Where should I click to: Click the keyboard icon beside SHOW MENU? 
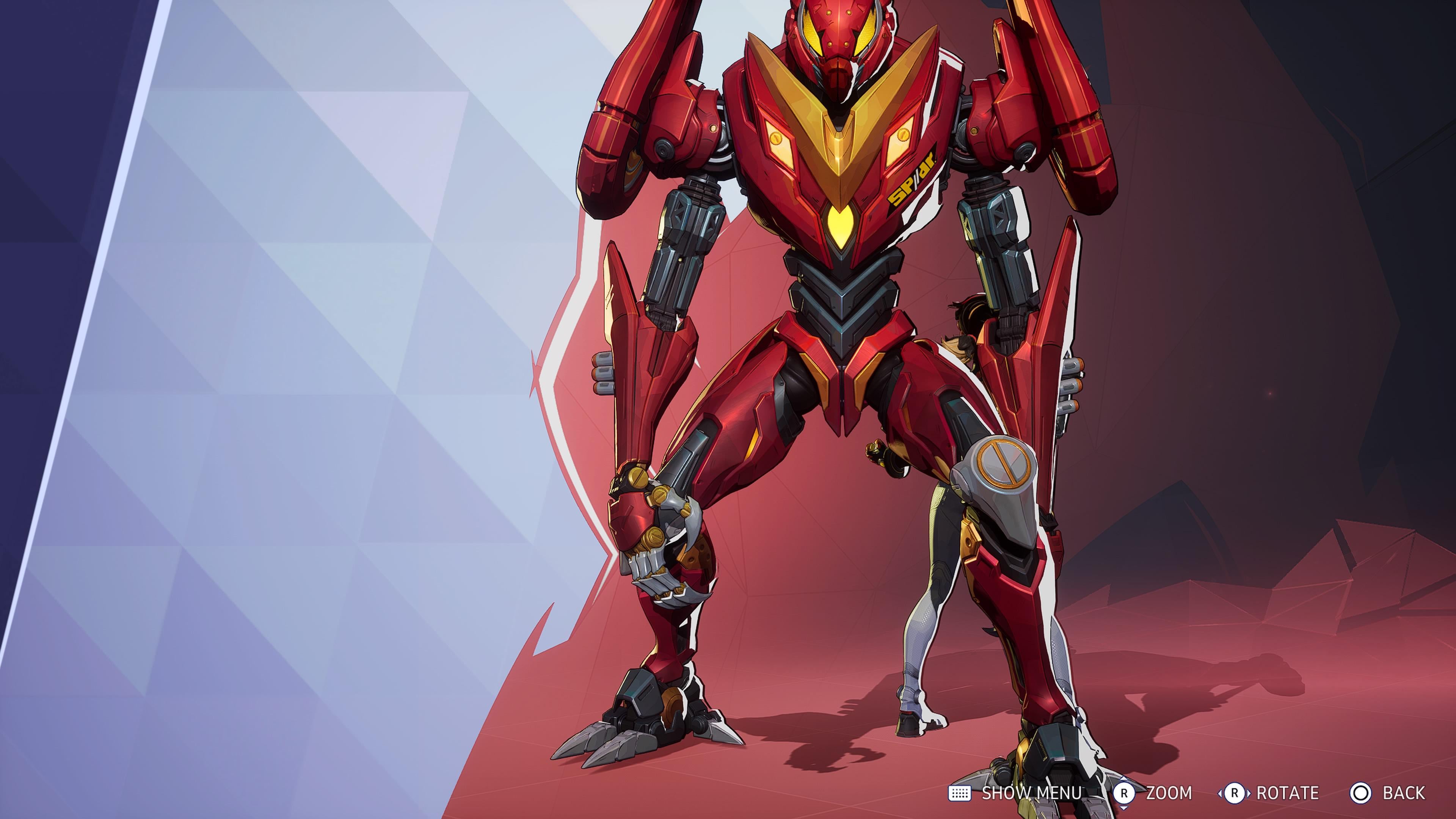click(x=960, y=794)
